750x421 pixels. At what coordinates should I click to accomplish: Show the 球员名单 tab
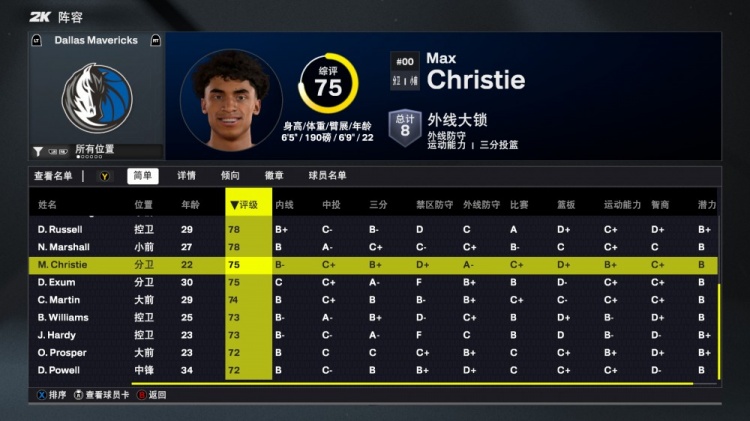(327, 176)
